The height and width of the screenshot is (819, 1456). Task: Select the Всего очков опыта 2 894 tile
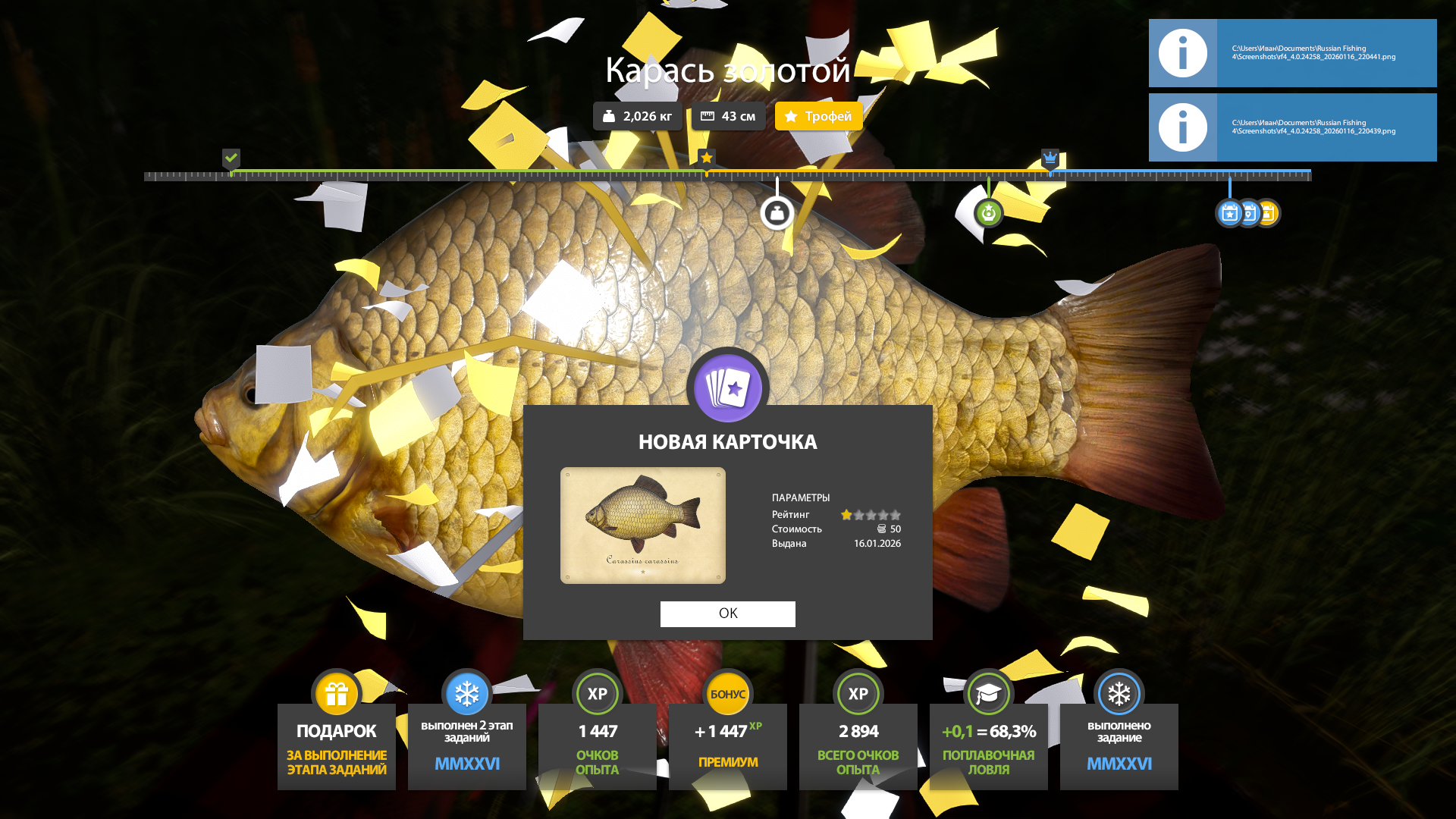click(858, 736)
